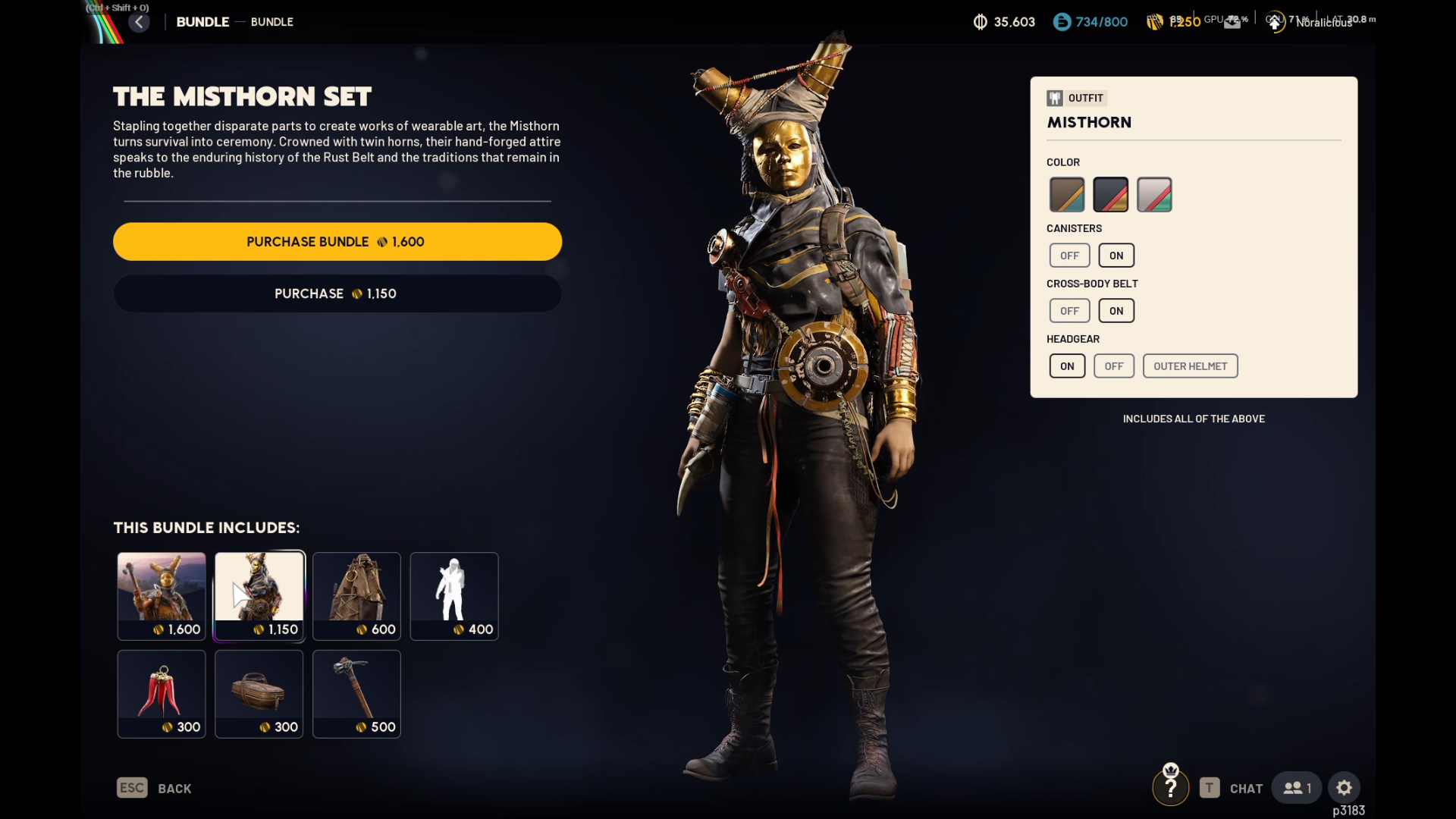Open the party members panel
Viewport: 1456px width, 819px height.
click(1296, 788)
